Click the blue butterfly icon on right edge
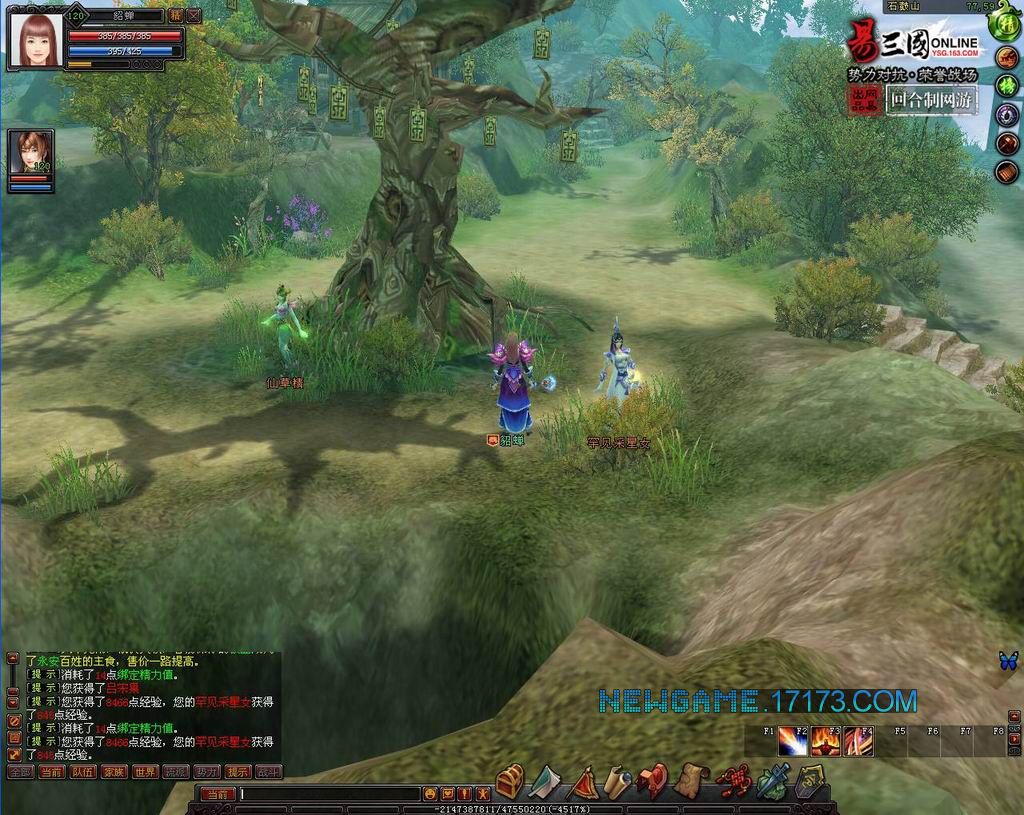 pyautogui.click(x=1008, y=660)
